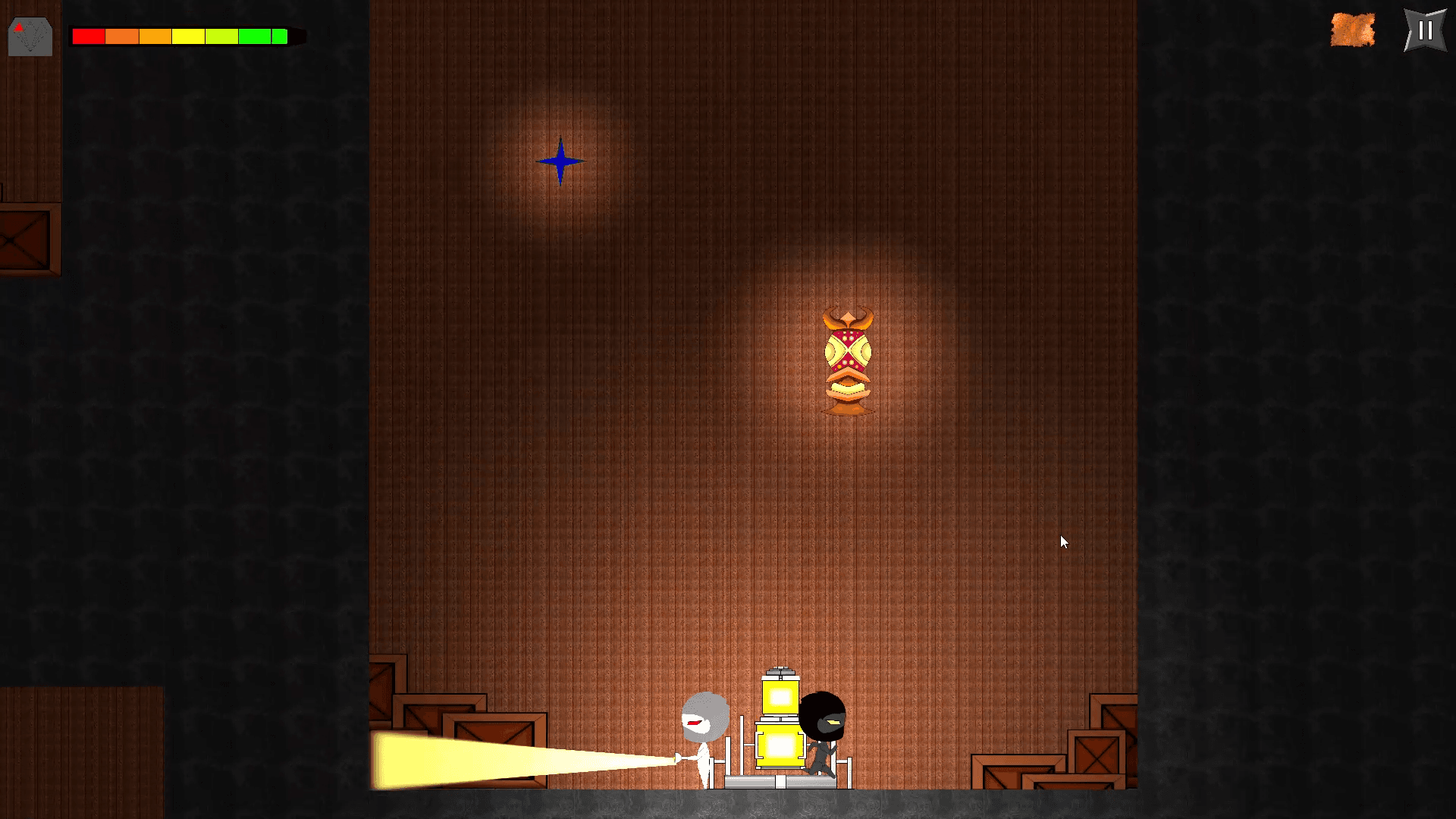Click the pause button to open the menu
This screenshot has width=1456, height=819.
coord(1423,31)
